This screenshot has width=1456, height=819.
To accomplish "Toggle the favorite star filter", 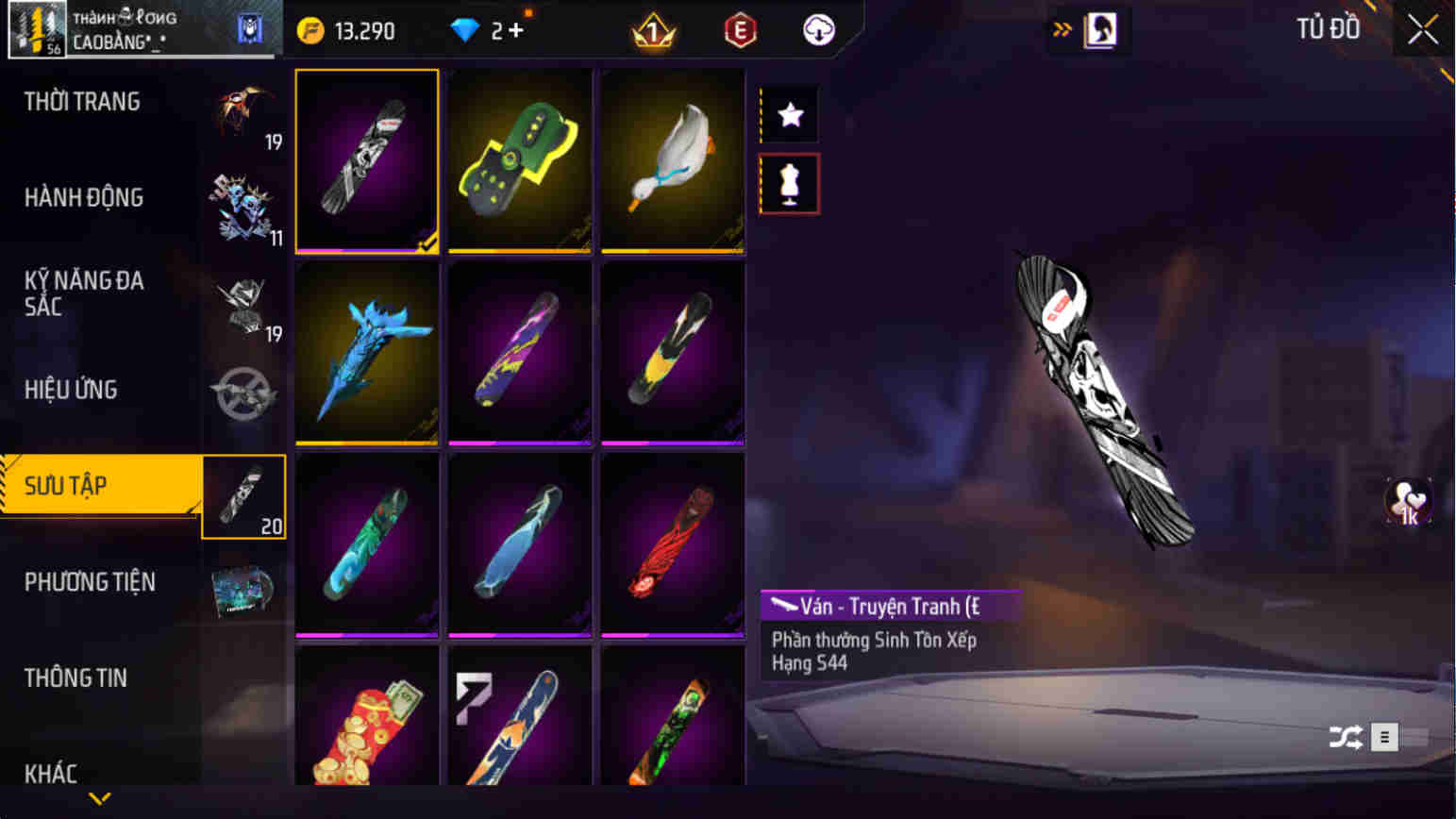I will click(x=789, y=114).
